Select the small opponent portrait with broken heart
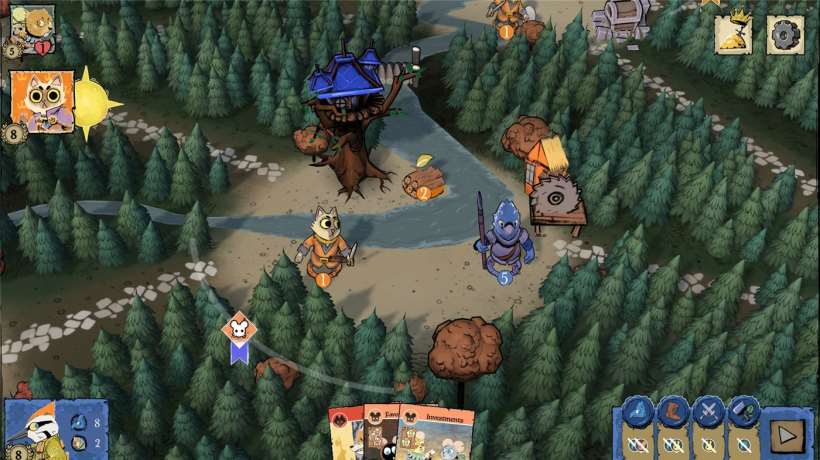820x460 pixels. tap(32, 28)
